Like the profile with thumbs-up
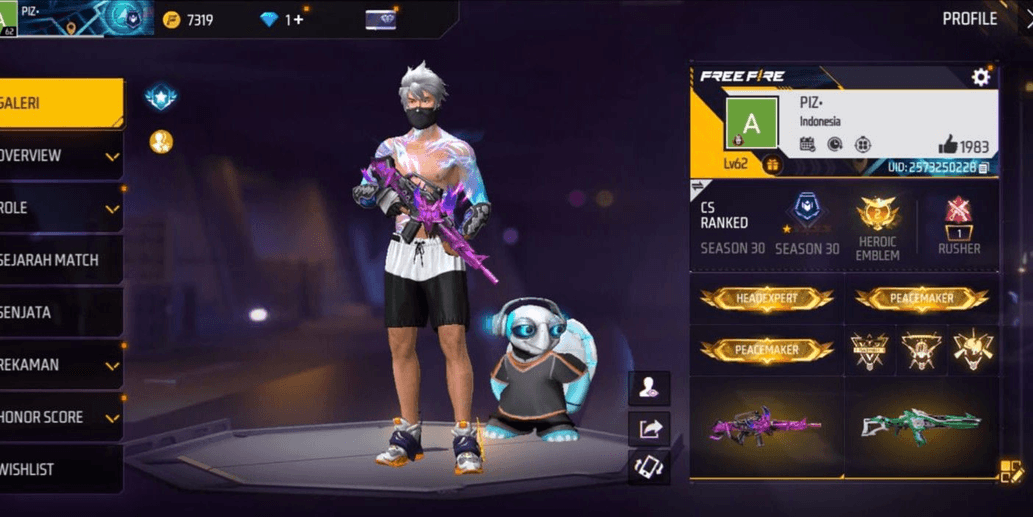Screen dimensions: 1033x517 pos(947,145)
